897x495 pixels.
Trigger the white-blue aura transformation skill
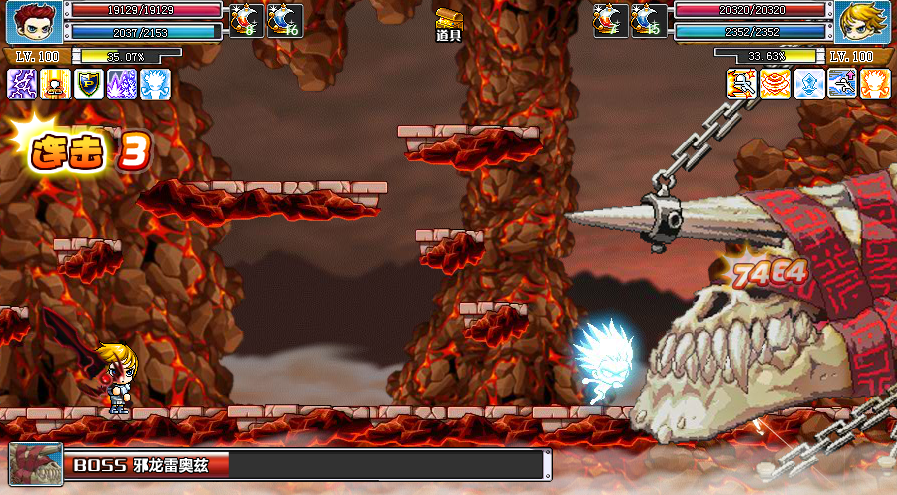[x=155, y=83]
